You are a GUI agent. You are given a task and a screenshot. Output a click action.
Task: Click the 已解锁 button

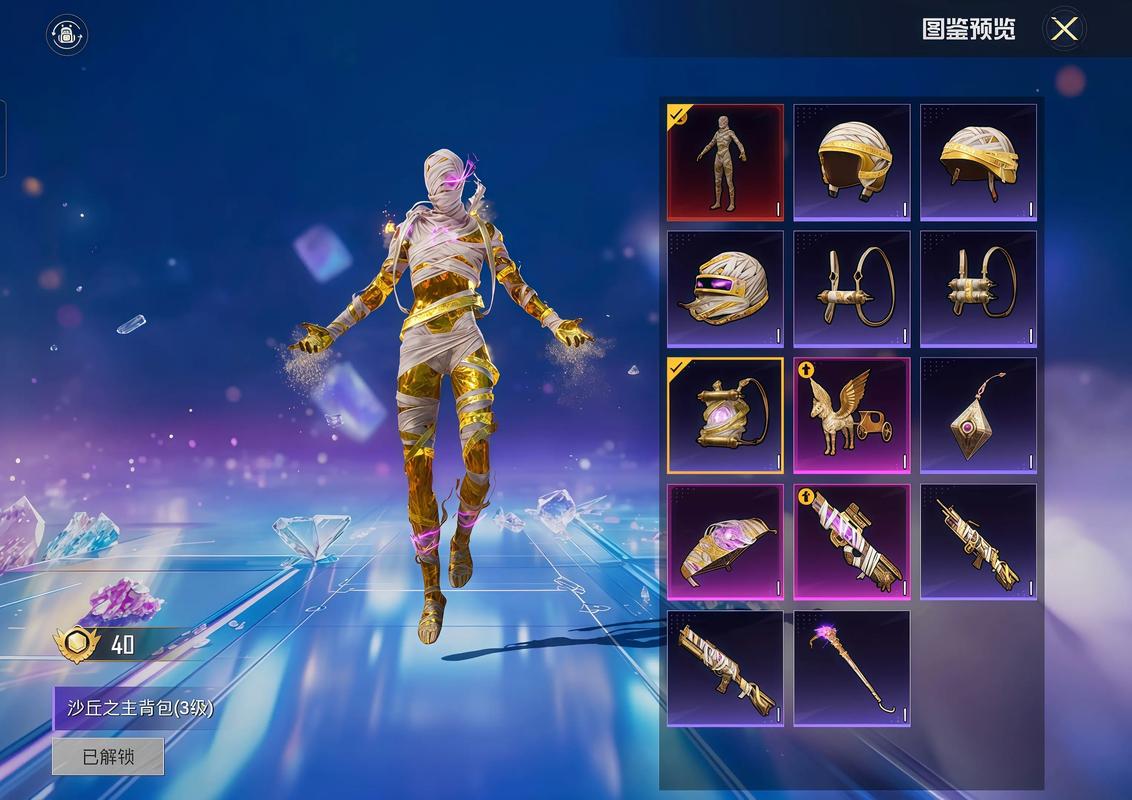coord(108,757)
